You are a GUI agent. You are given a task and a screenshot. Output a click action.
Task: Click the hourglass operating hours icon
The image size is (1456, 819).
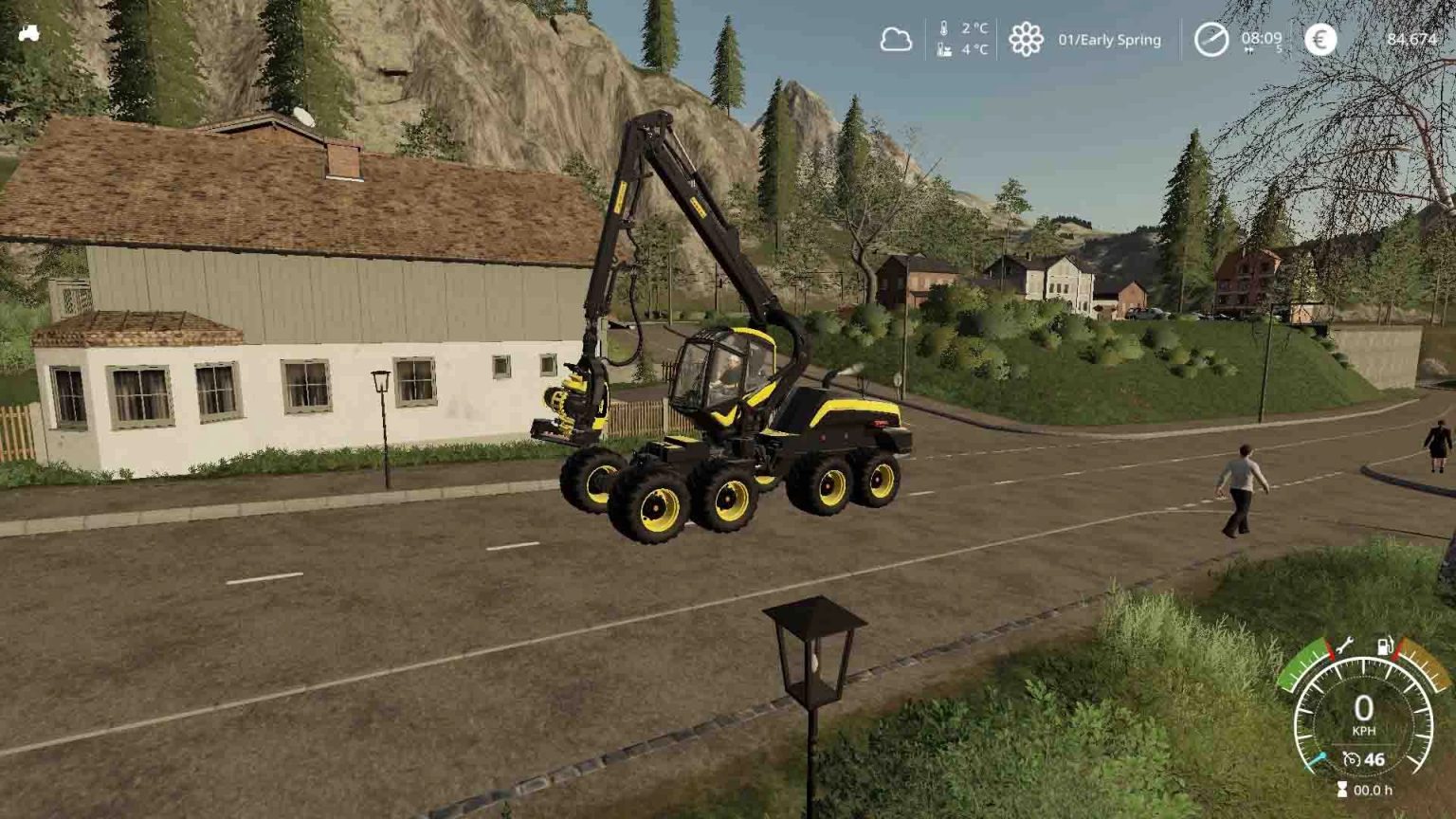(x=1342, y=788)
